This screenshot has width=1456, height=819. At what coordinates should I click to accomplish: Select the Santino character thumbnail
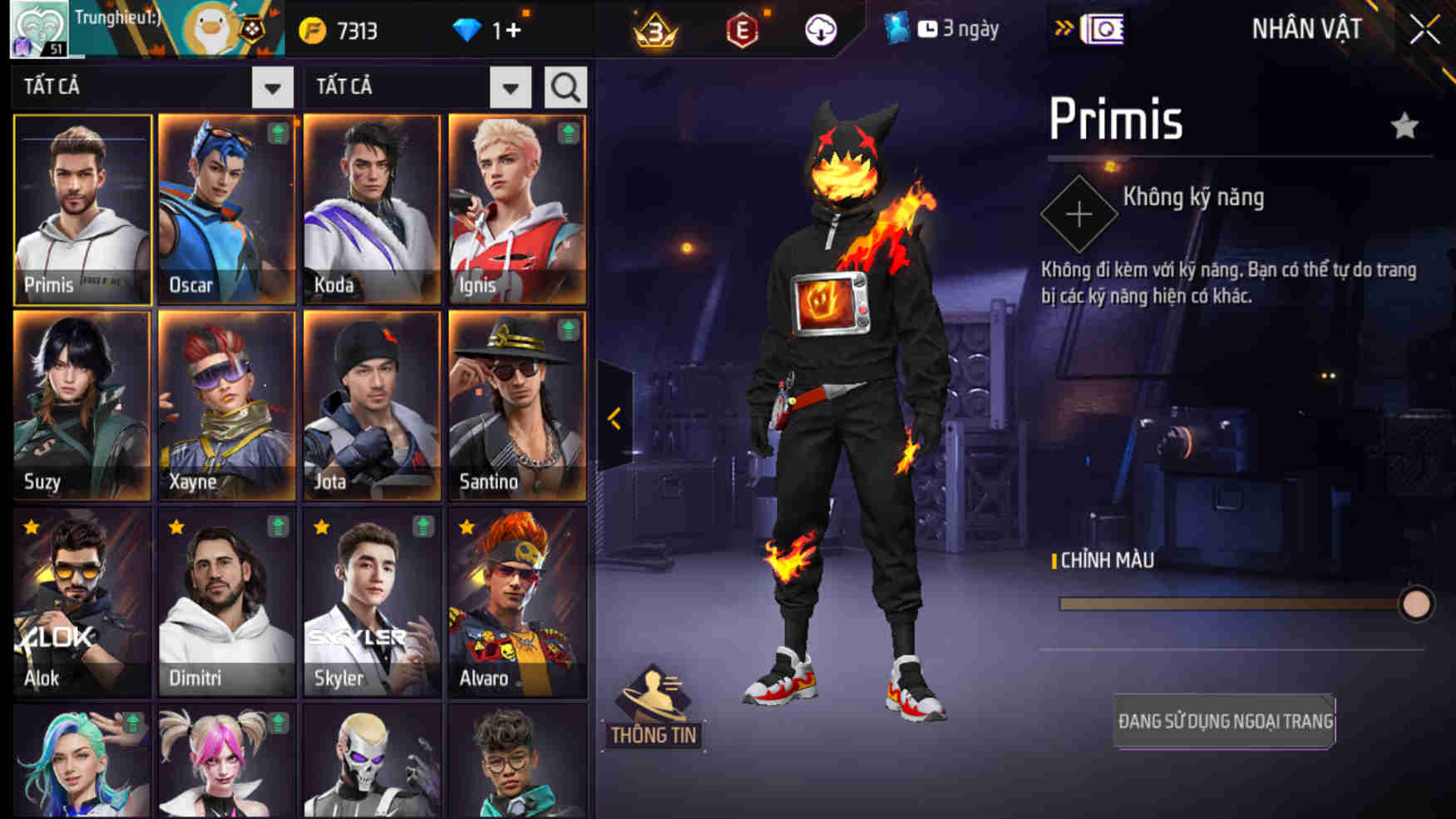pyautogui.click(x=518, y=407)
